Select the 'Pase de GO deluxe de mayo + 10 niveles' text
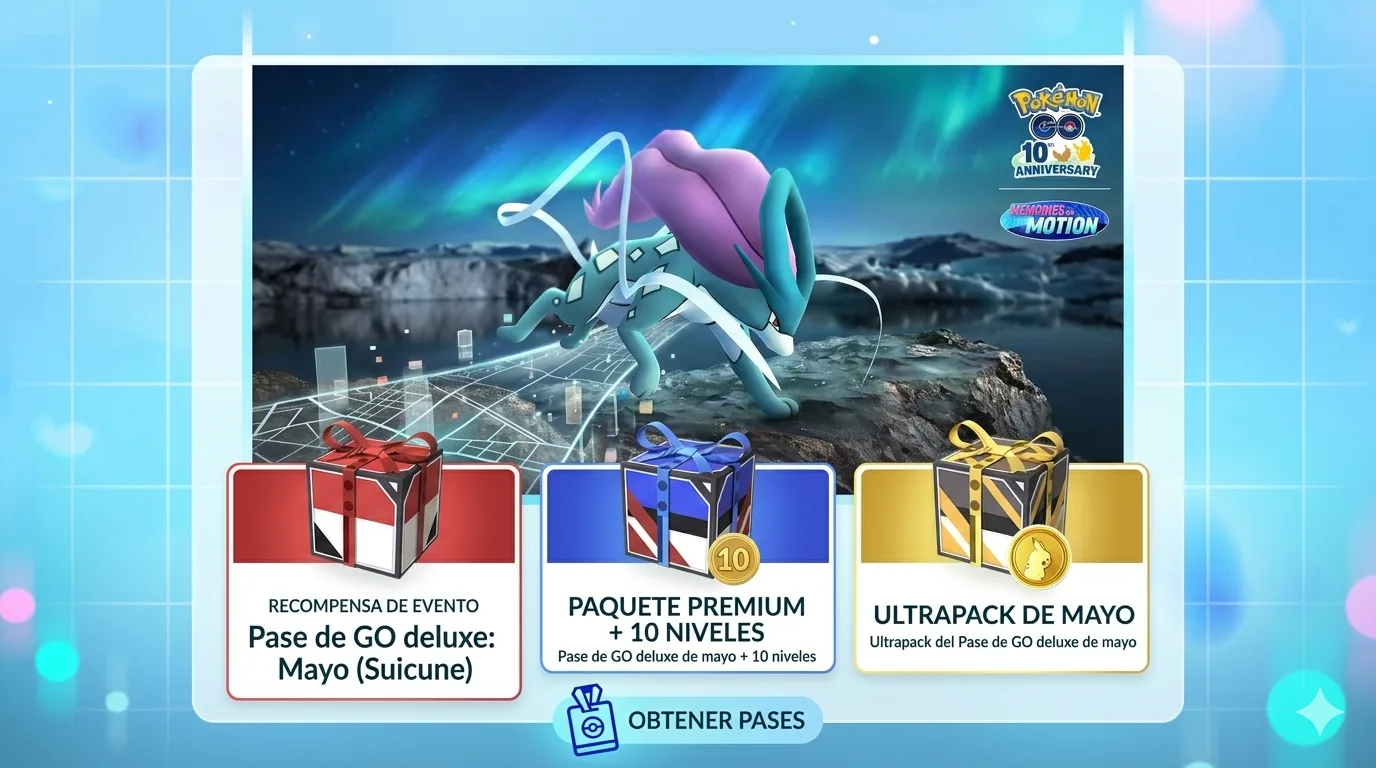Viewport: 1376px width, 768px height. [x=688, y=657]
